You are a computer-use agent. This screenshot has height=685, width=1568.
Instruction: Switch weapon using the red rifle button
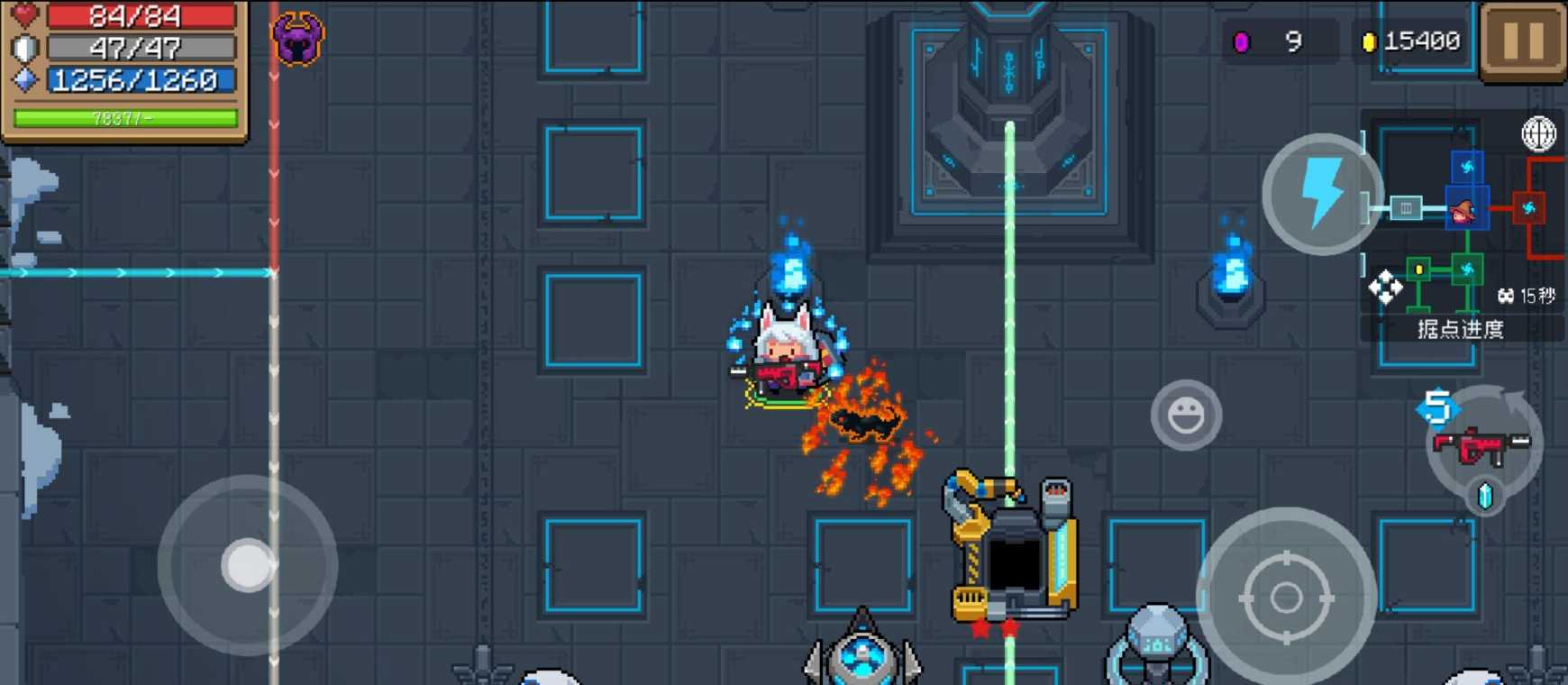1482,445
